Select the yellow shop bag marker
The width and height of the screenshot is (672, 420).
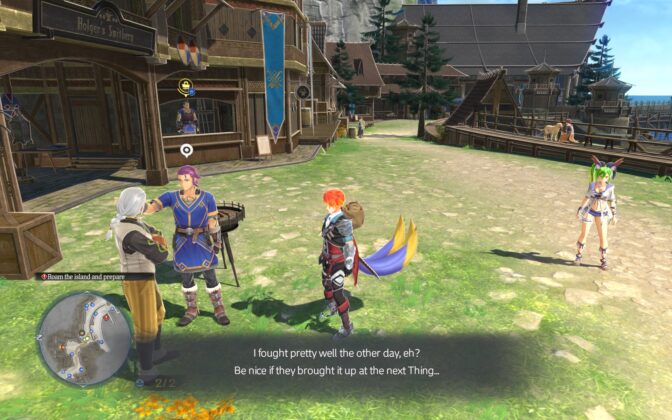click(185, 87)
